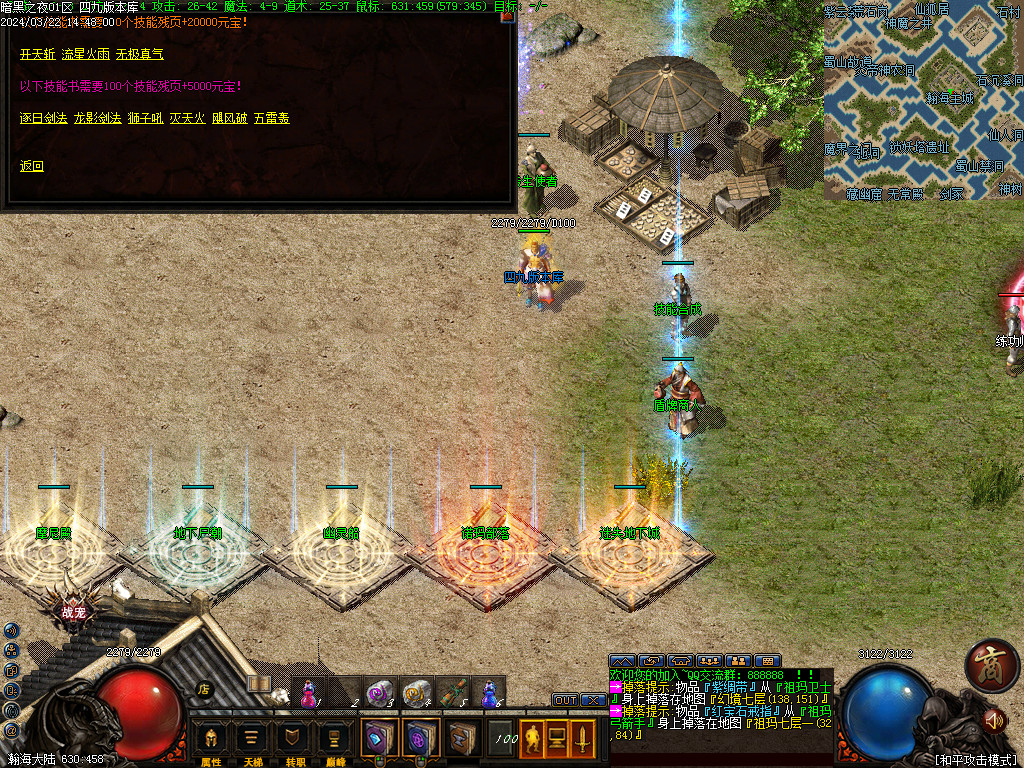This screenshot has width=1024, height=768.
Task: Open the 属性 attributes panel
Action: (211, 742)
